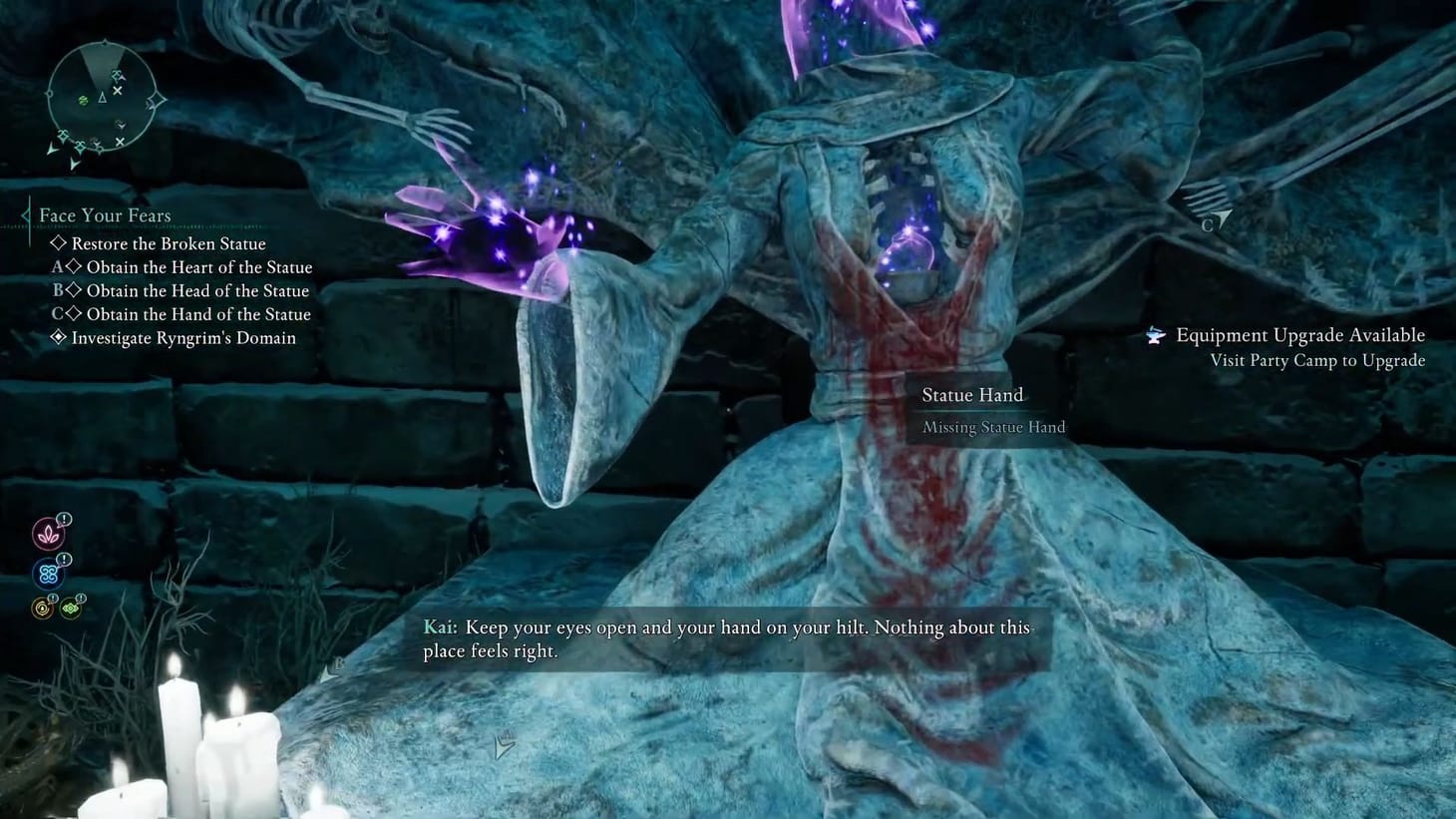Collapse the quest tracker using the left chevron
Viewport: 1456px width, 819px height.
24,213
